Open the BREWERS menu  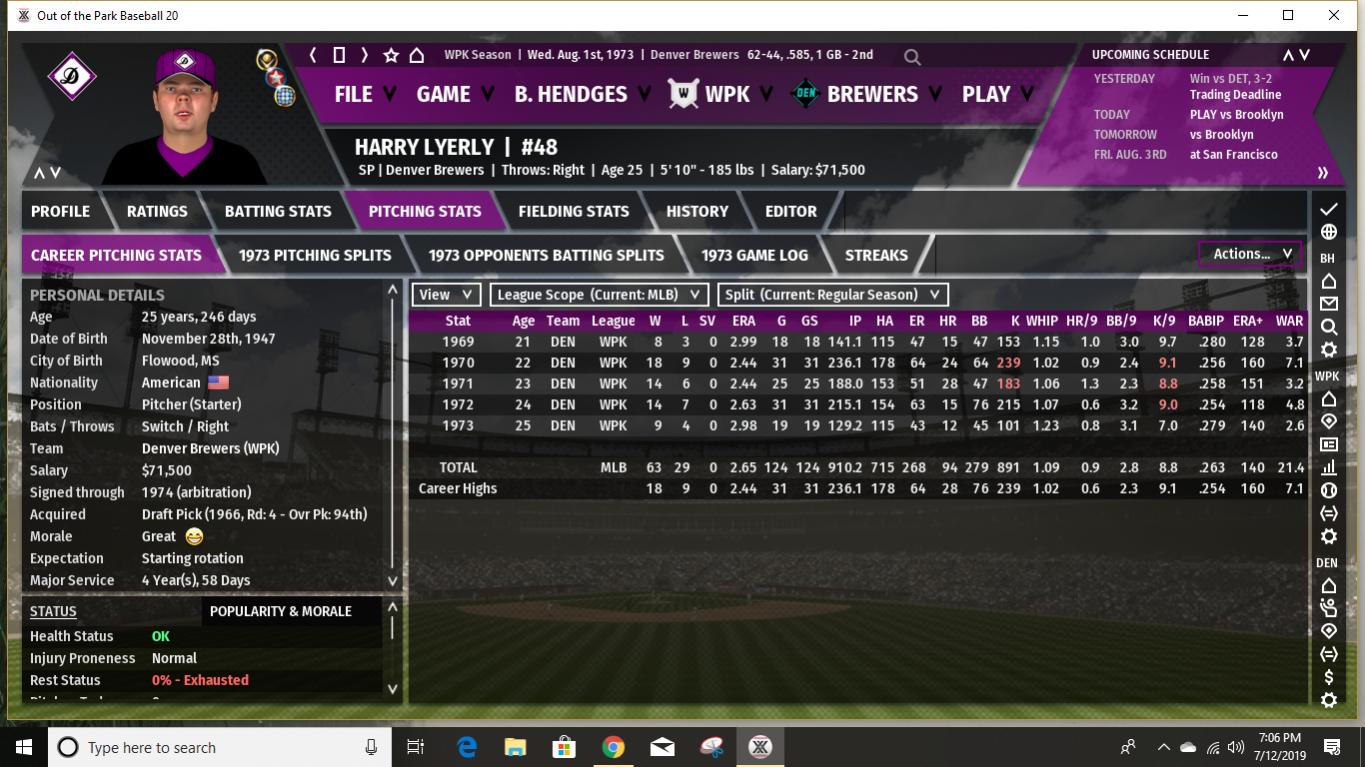872,94
